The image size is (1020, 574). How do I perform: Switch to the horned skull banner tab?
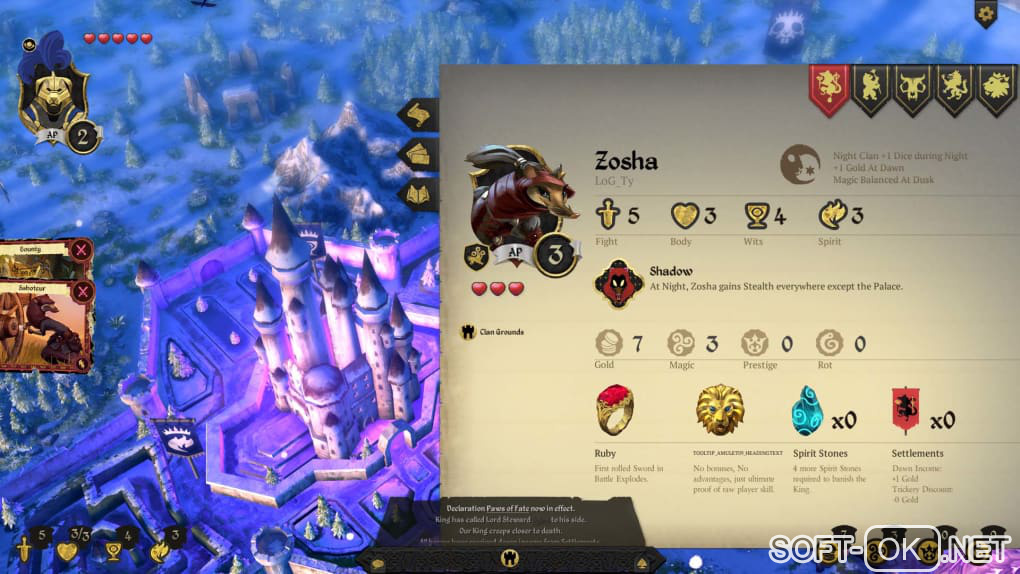click(x=913, y=88)
